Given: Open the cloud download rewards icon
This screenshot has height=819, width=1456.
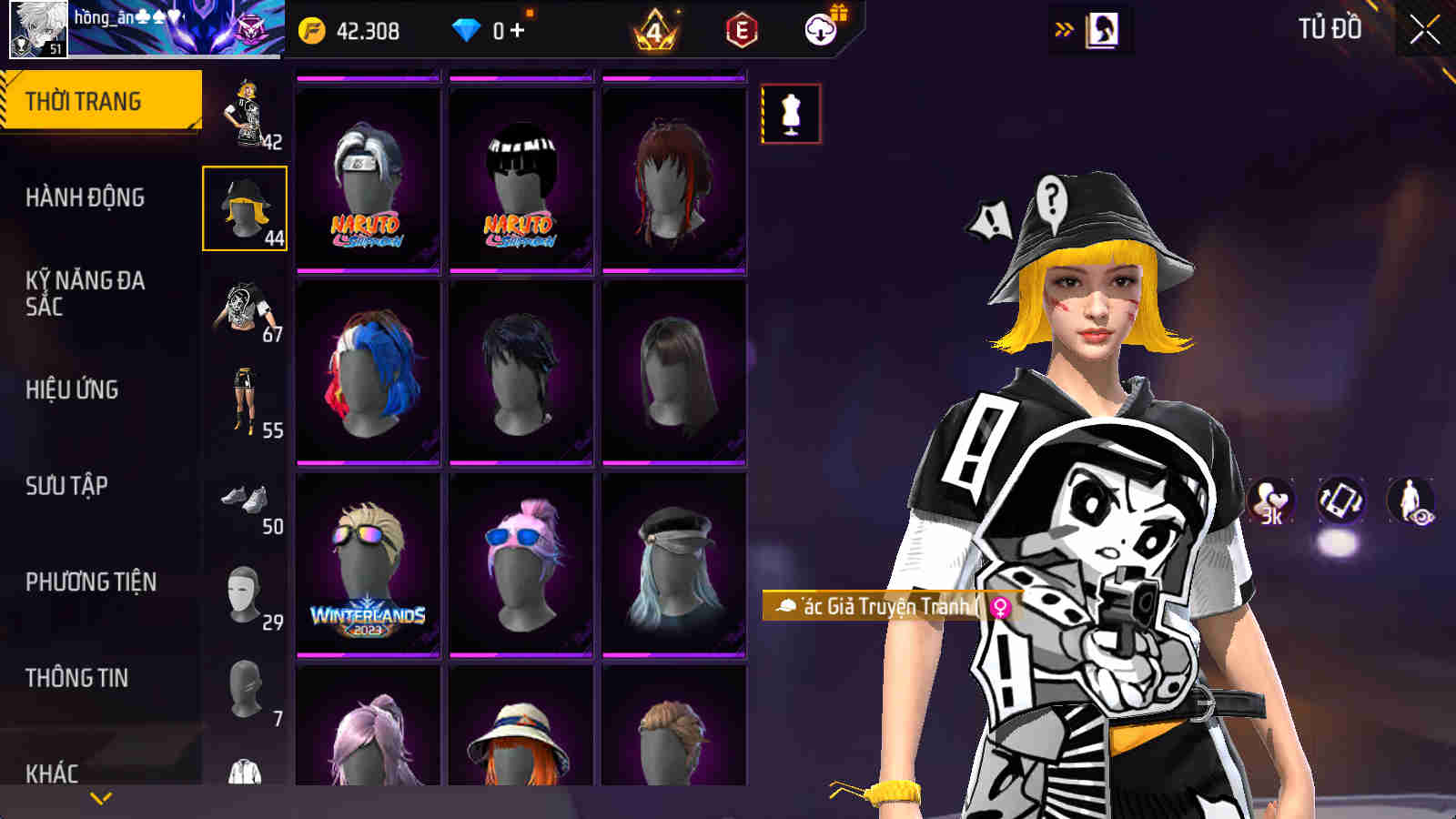Looking at the screenshot, I should coord(822,29).
